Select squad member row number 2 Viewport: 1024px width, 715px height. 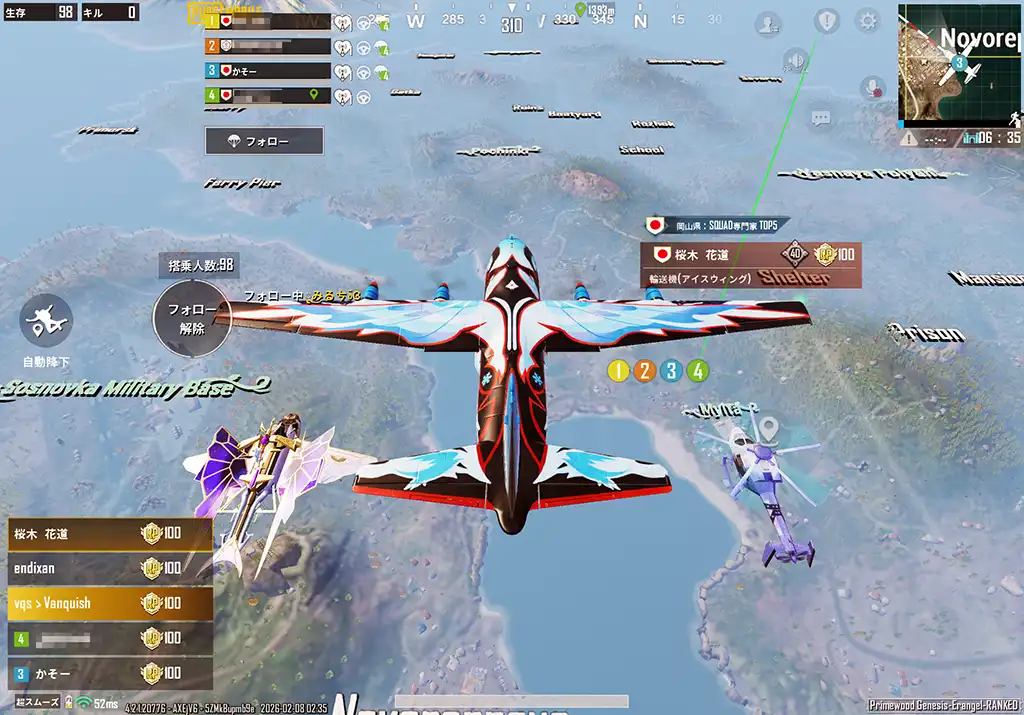pyautogui.click(x=268, y=46)
